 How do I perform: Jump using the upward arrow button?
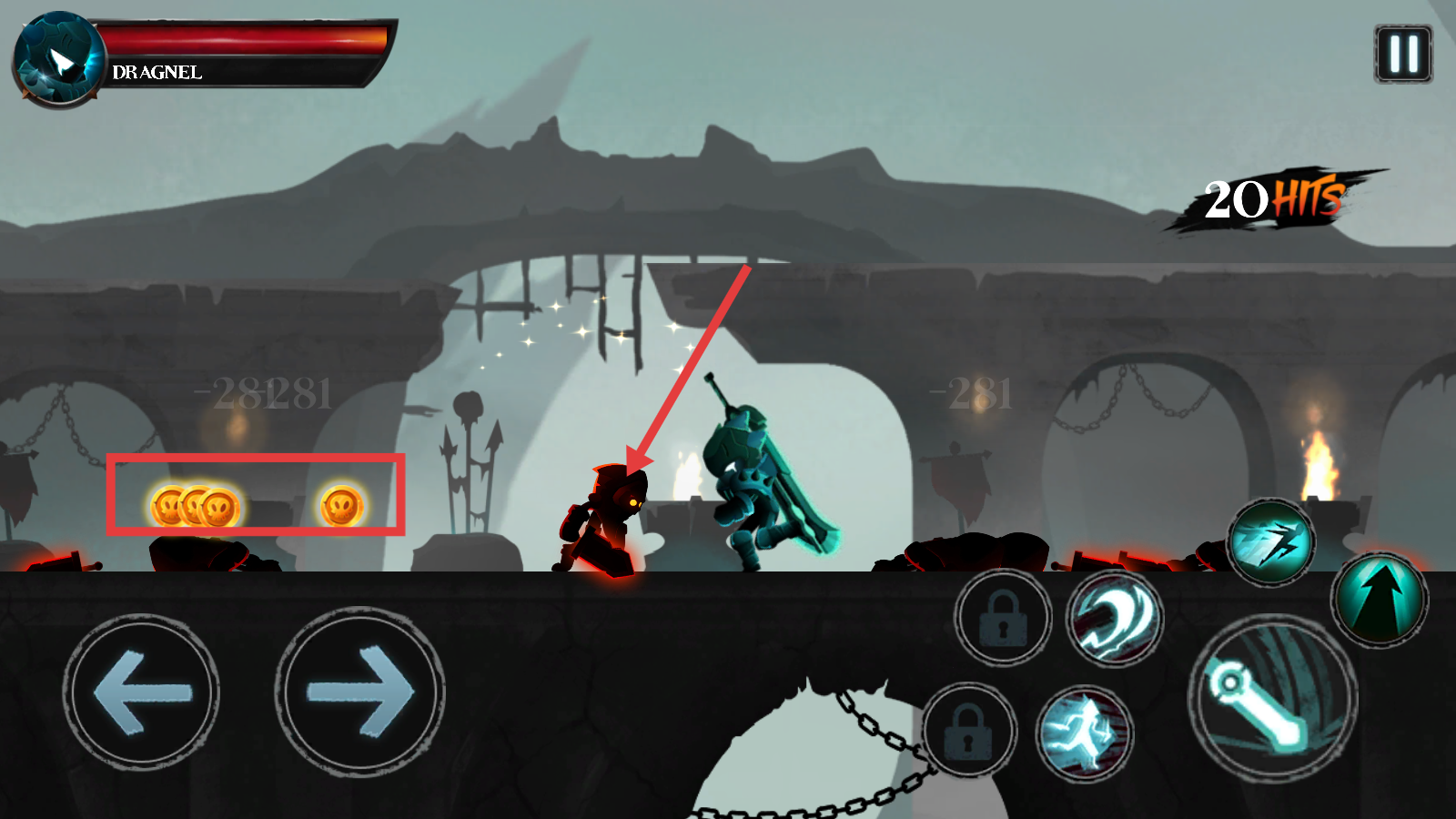tap(1380, 599)
